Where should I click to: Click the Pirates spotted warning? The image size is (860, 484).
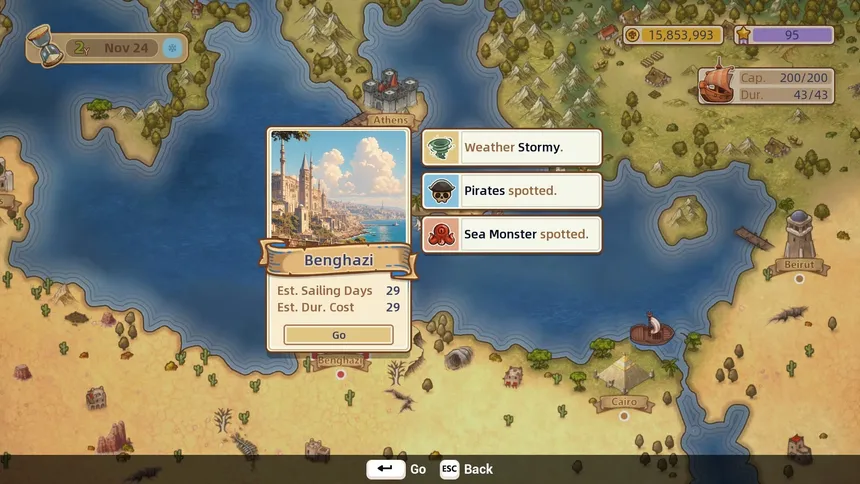[512, 191]
